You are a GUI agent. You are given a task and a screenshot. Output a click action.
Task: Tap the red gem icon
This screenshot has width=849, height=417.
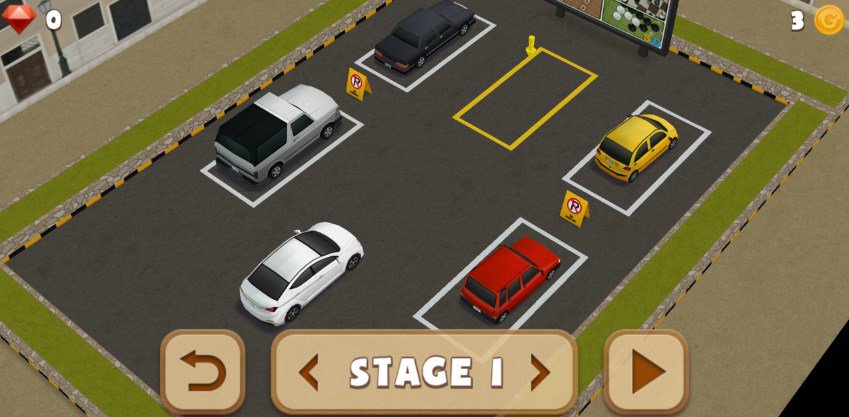pos(19,18)
